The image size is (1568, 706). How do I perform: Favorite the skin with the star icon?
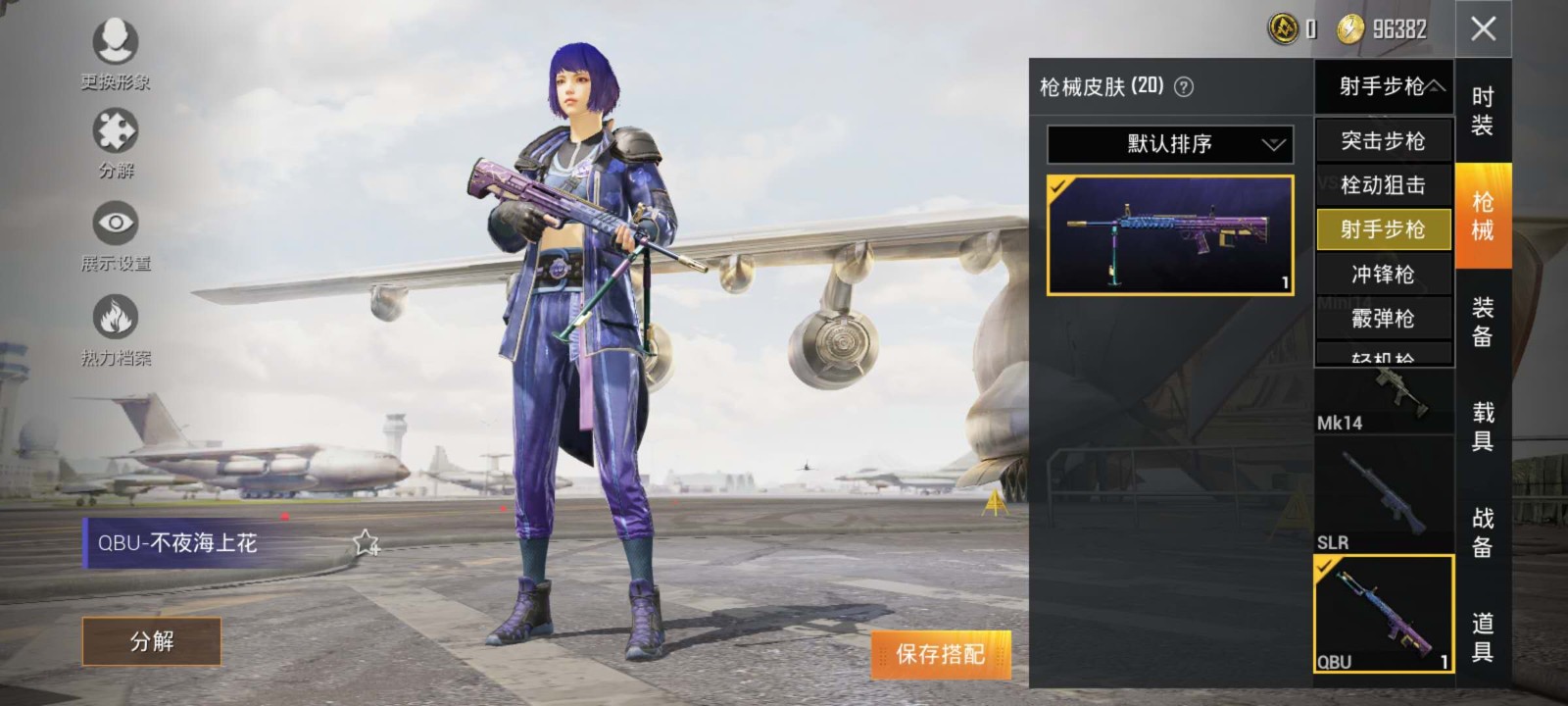[366, 542]
